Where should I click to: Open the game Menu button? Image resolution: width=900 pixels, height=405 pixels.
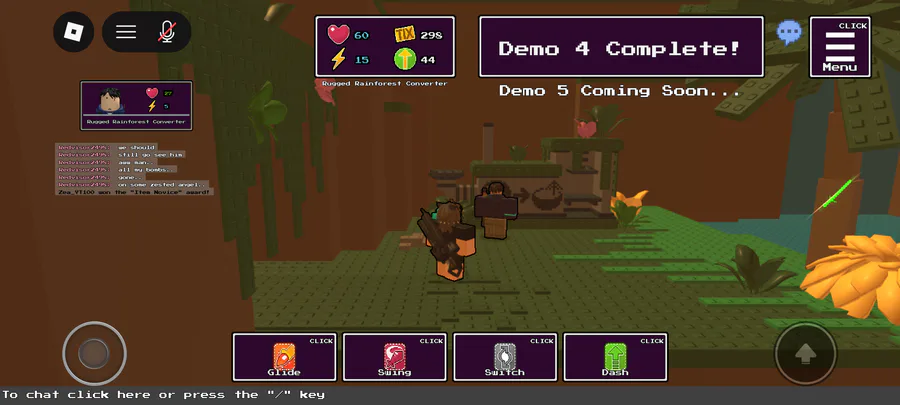point(839,47)
